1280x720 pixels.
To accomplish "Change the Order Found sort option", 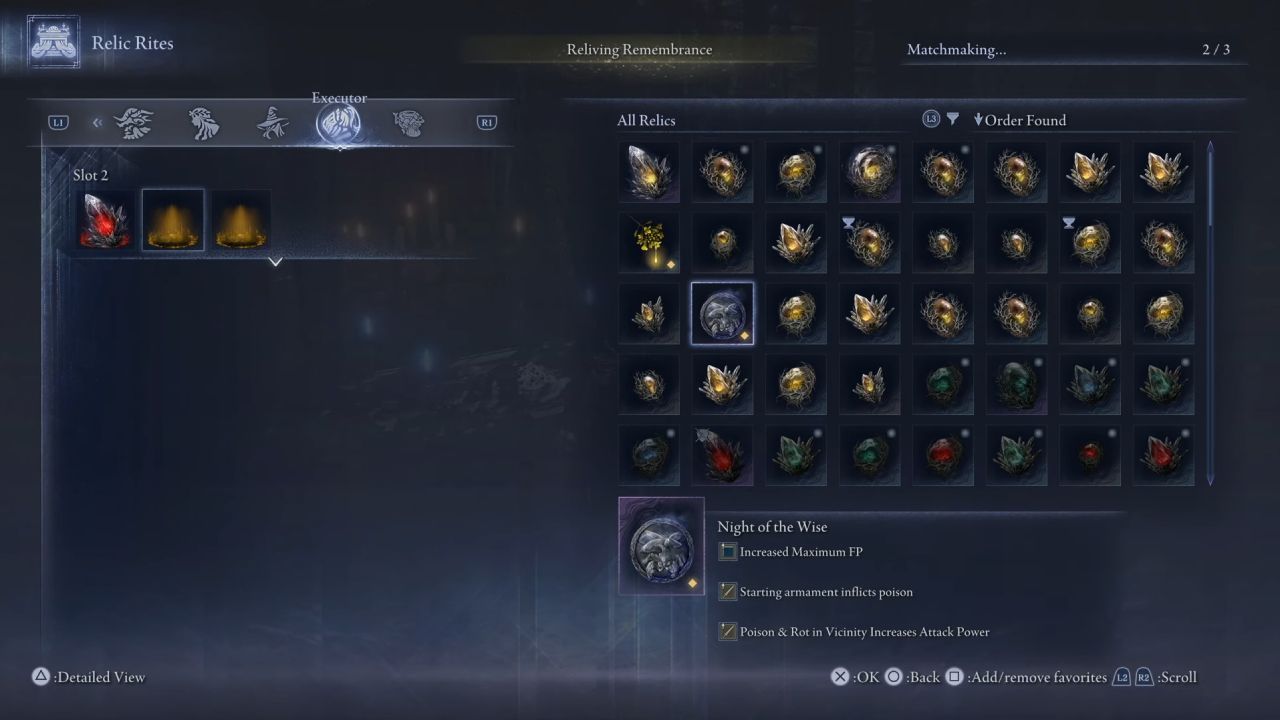I will coord(1020,120).
